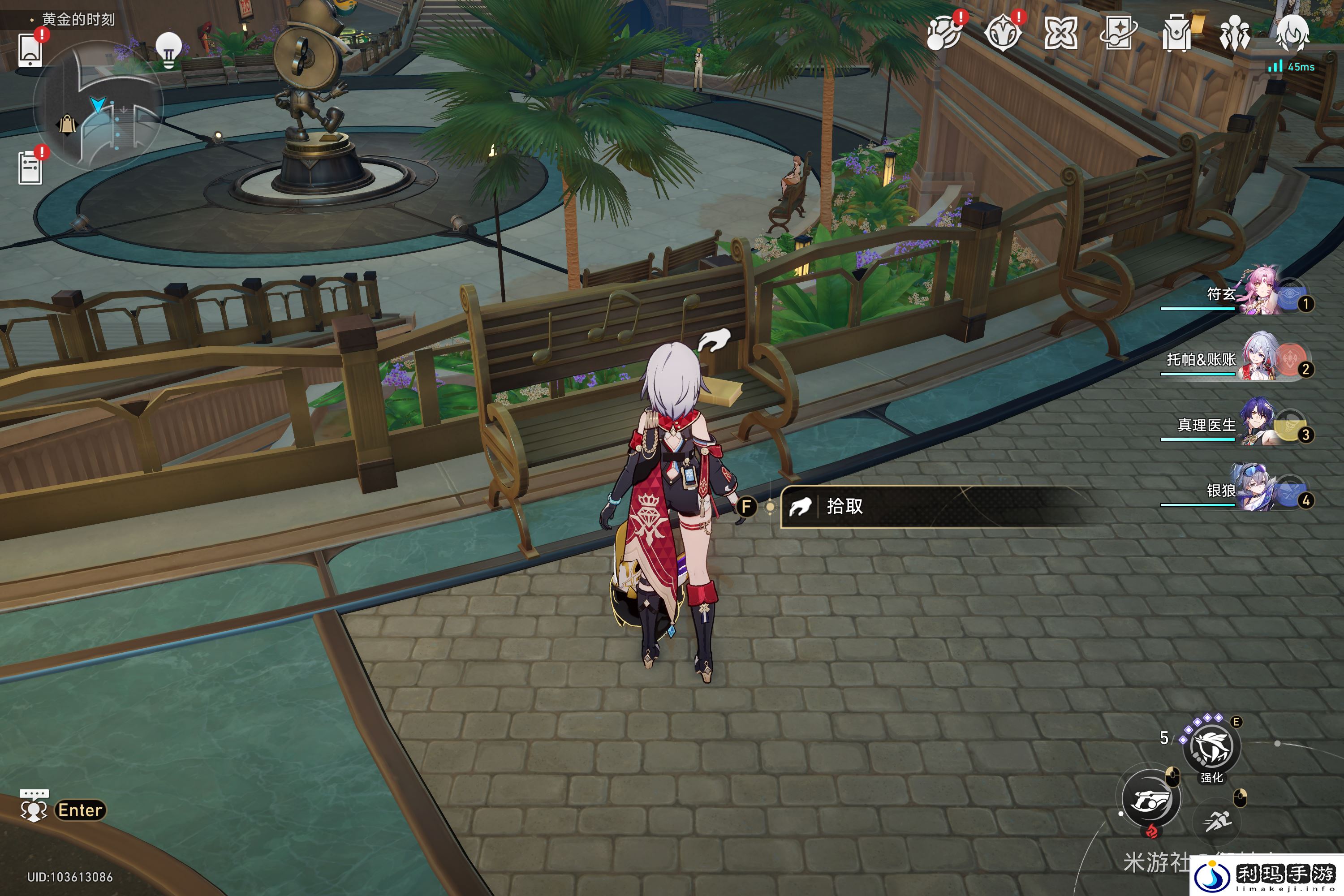Viewport: 1344px width, 896px height.
Task: Use the gun basic attack button
Action: pos(1151,799)
